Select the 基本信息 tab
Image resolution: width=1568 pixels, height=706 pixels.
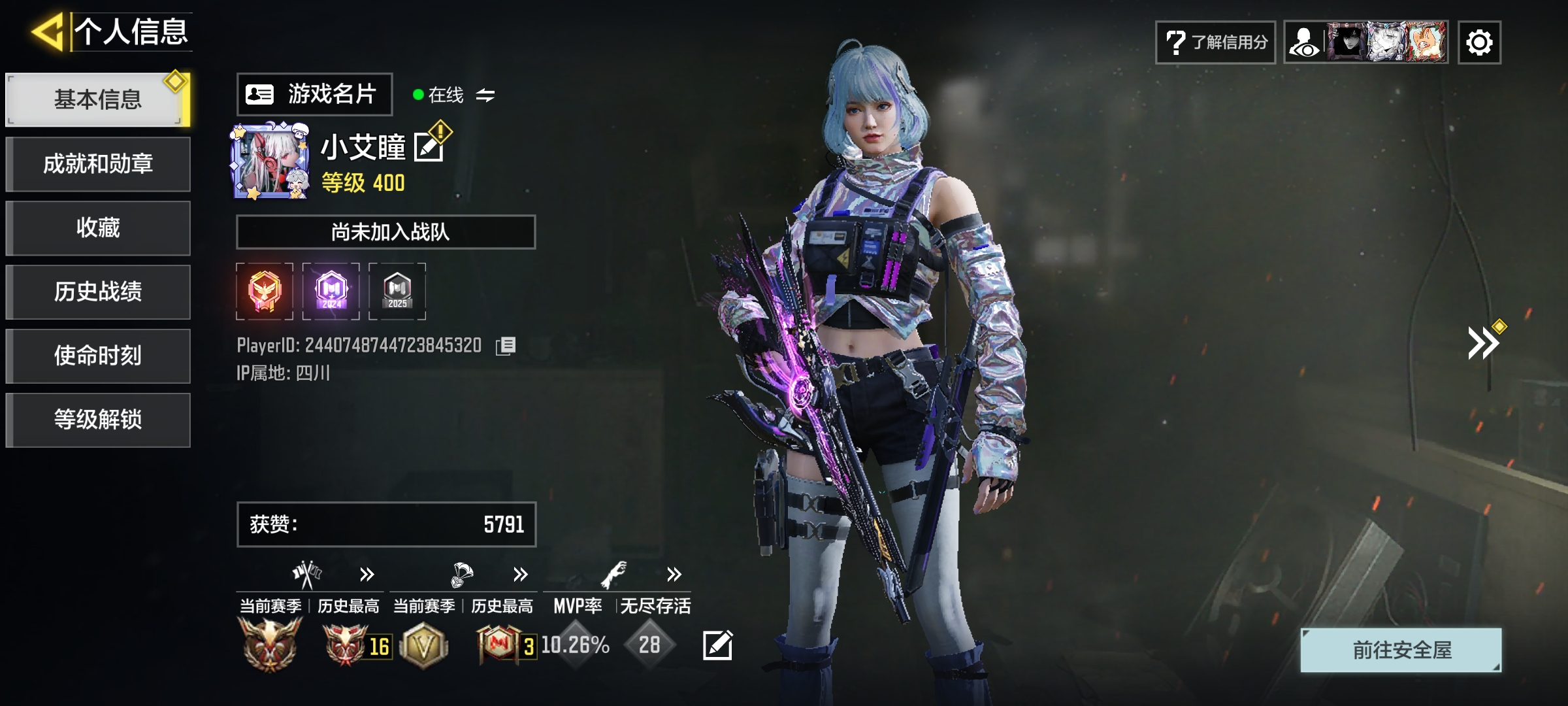click(97, 99)
